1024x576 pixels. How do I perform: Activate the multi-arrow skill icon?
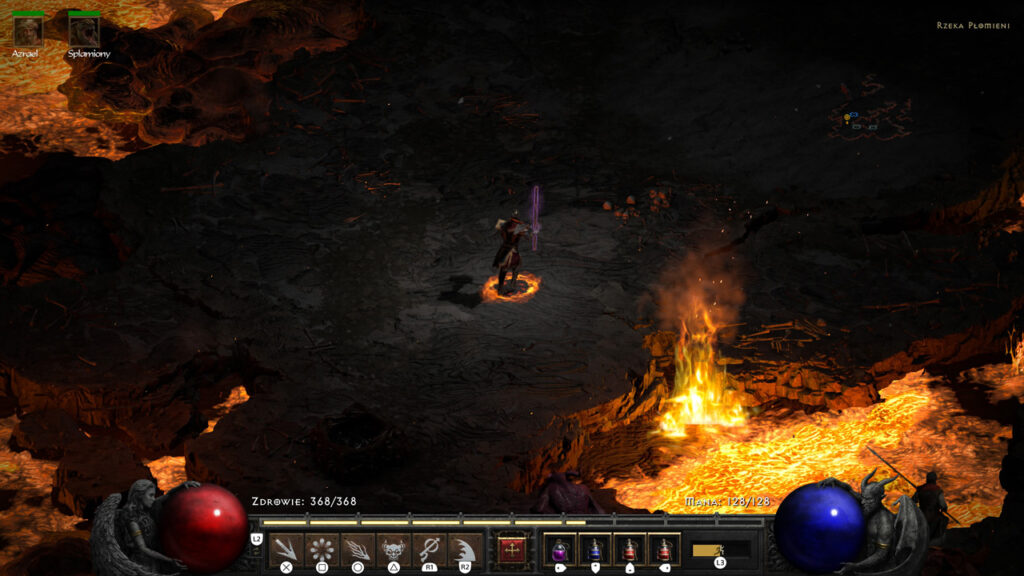[287, 549]
